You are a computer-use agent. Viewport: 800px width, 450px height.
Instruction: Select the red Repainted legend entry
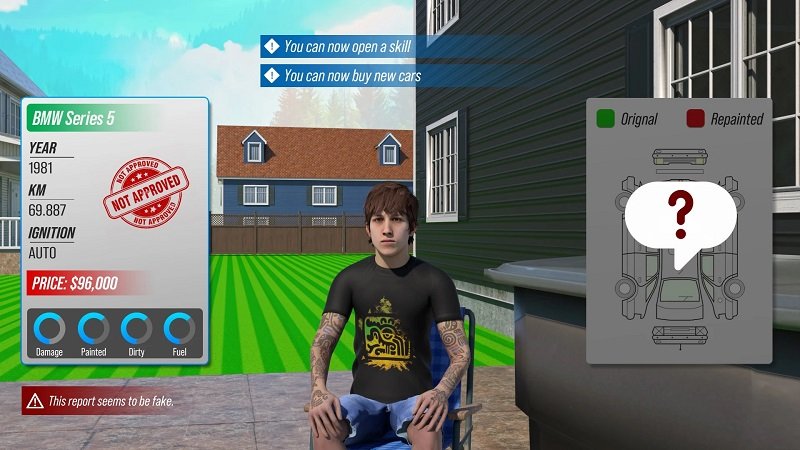724,119
